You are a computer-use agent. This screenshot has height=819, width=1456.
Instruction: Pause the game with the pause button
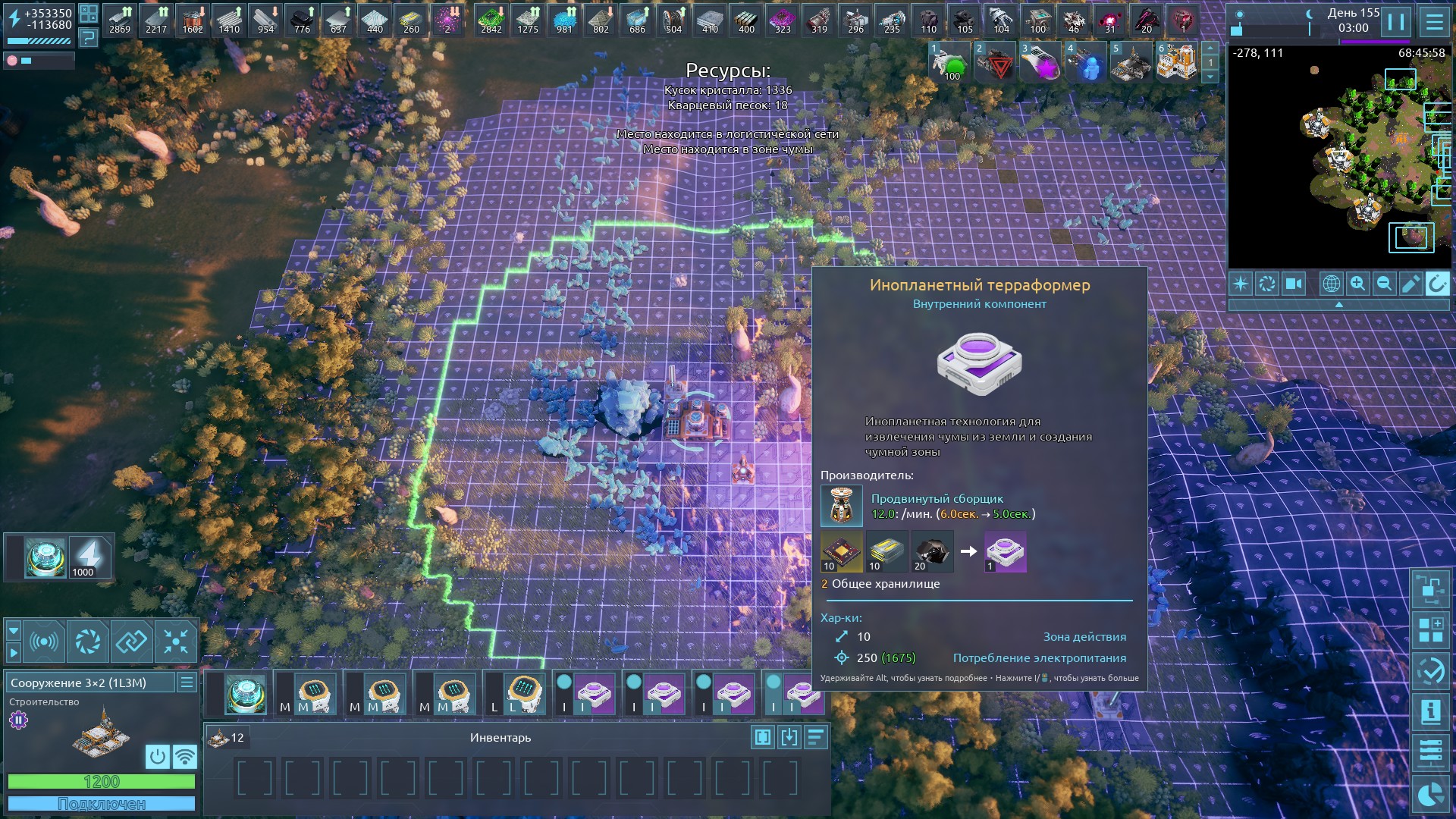[x=1396, y=22]
